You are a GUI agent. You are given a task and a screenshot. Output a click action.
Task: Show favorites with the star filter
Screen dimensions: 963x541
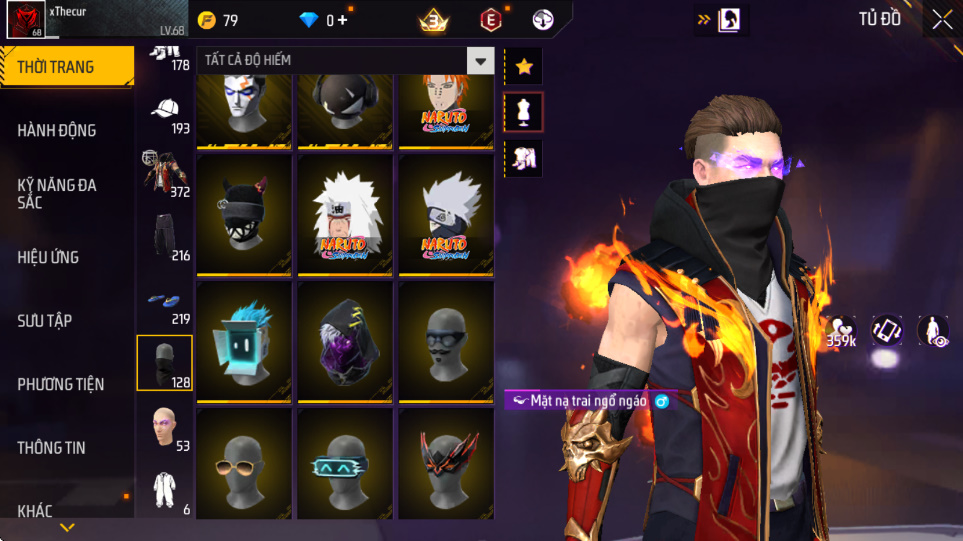pos(524,67)
